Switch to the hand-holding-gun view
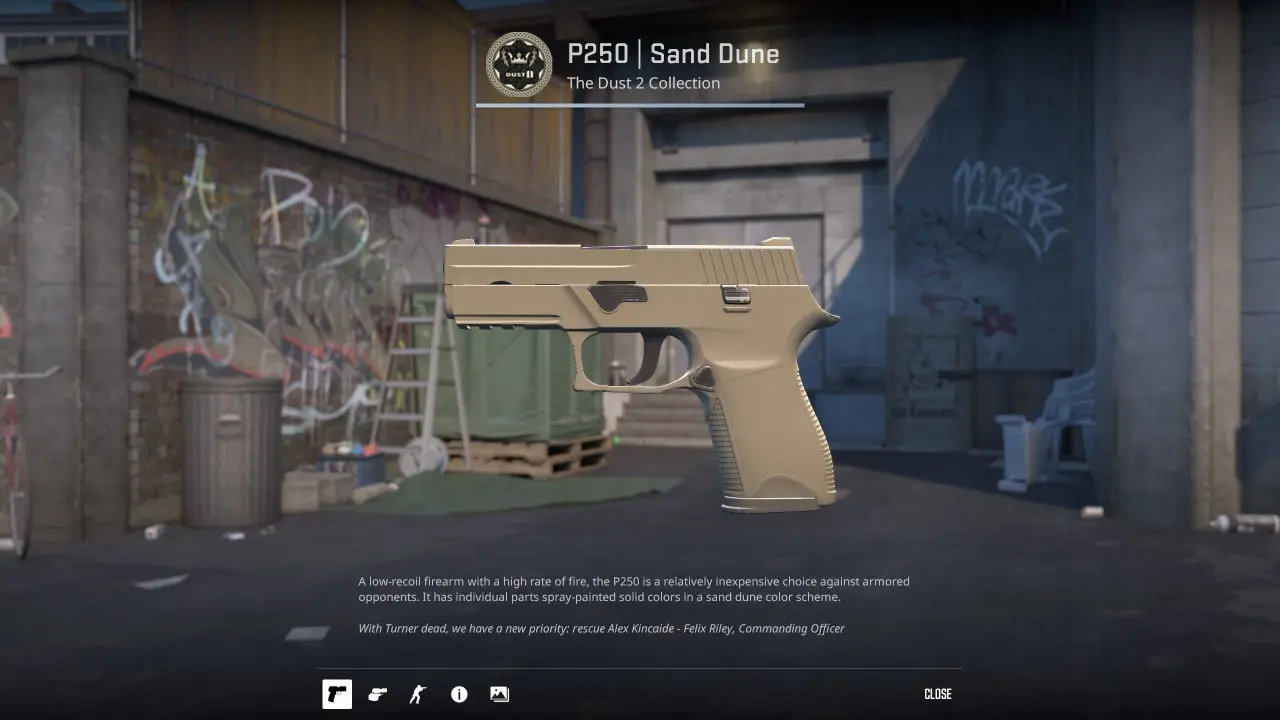The width and height of the screenshot is (1280, 720). click(x=377, y=694)
